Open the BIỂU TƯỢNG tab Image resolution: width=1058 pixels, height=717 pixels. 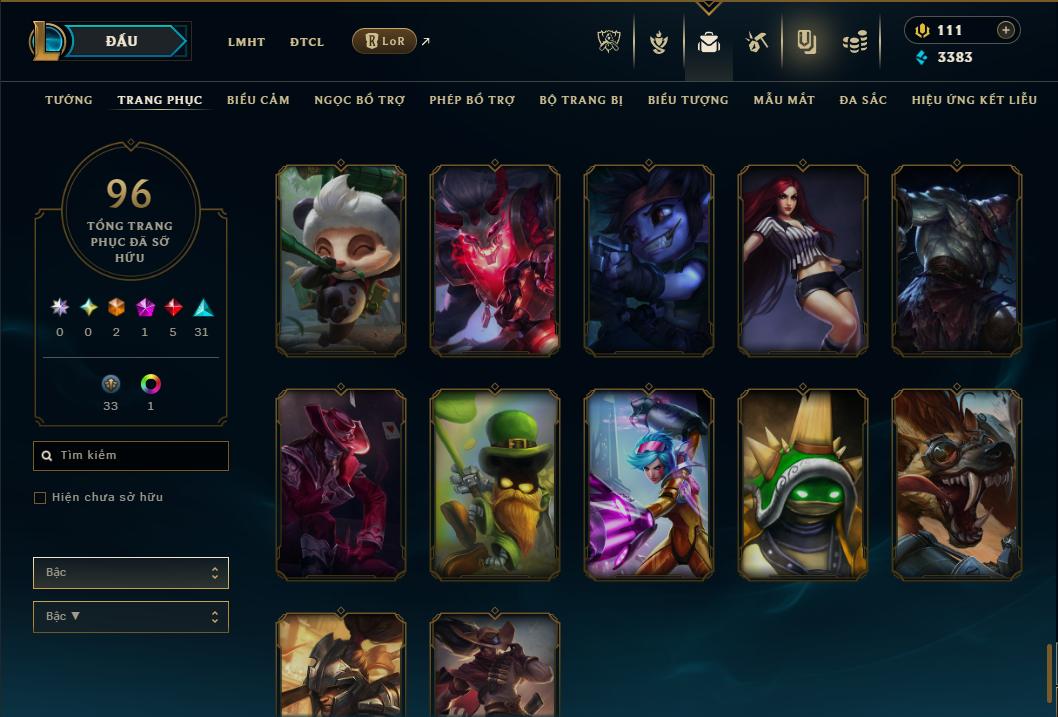688,100
